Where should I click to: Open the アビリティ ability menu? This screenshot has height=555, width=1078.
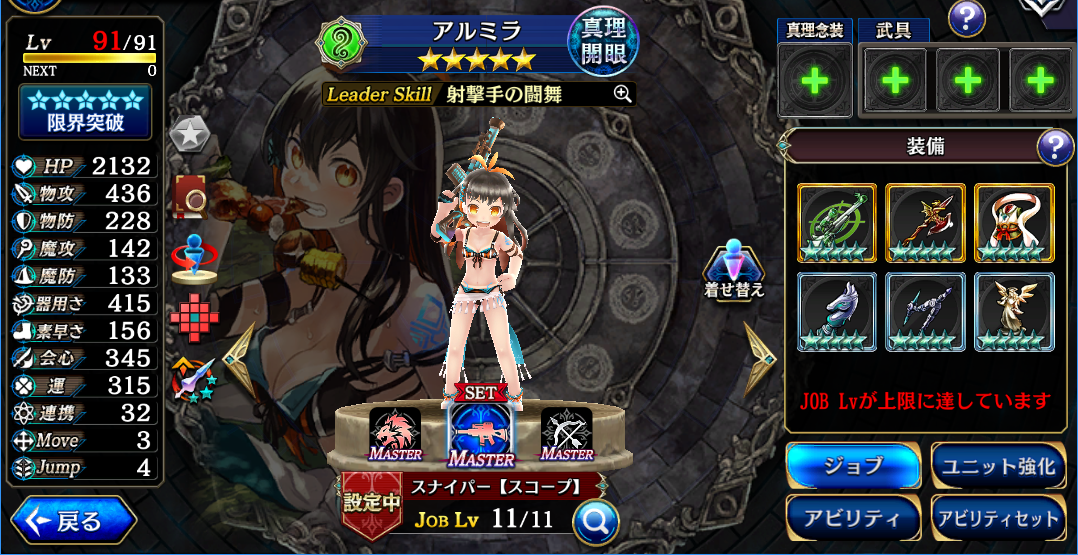coord(853,518)
